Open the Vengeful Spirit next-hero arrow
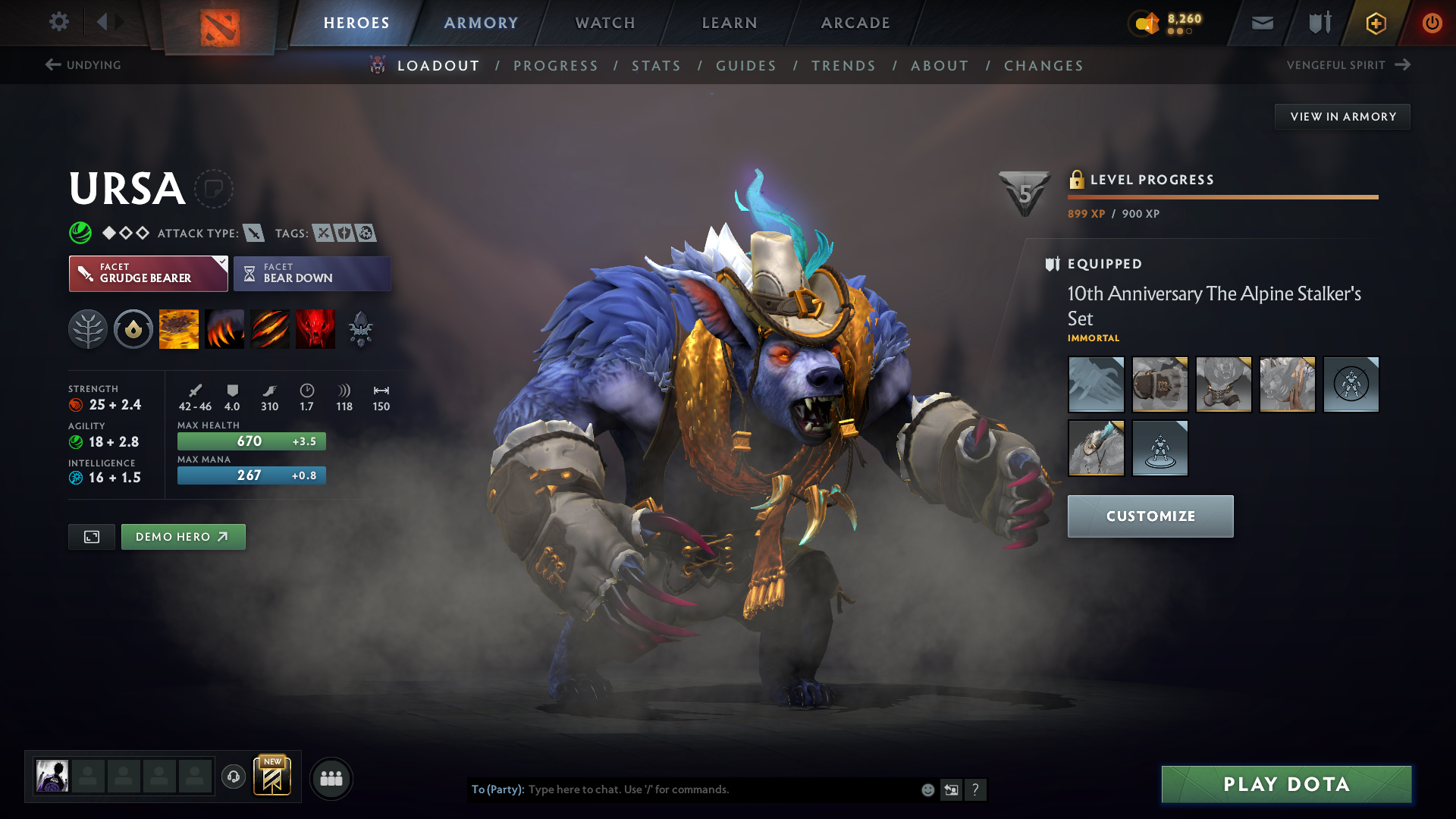Viewport: 1456px width, 819px height. click(1402, 64)
